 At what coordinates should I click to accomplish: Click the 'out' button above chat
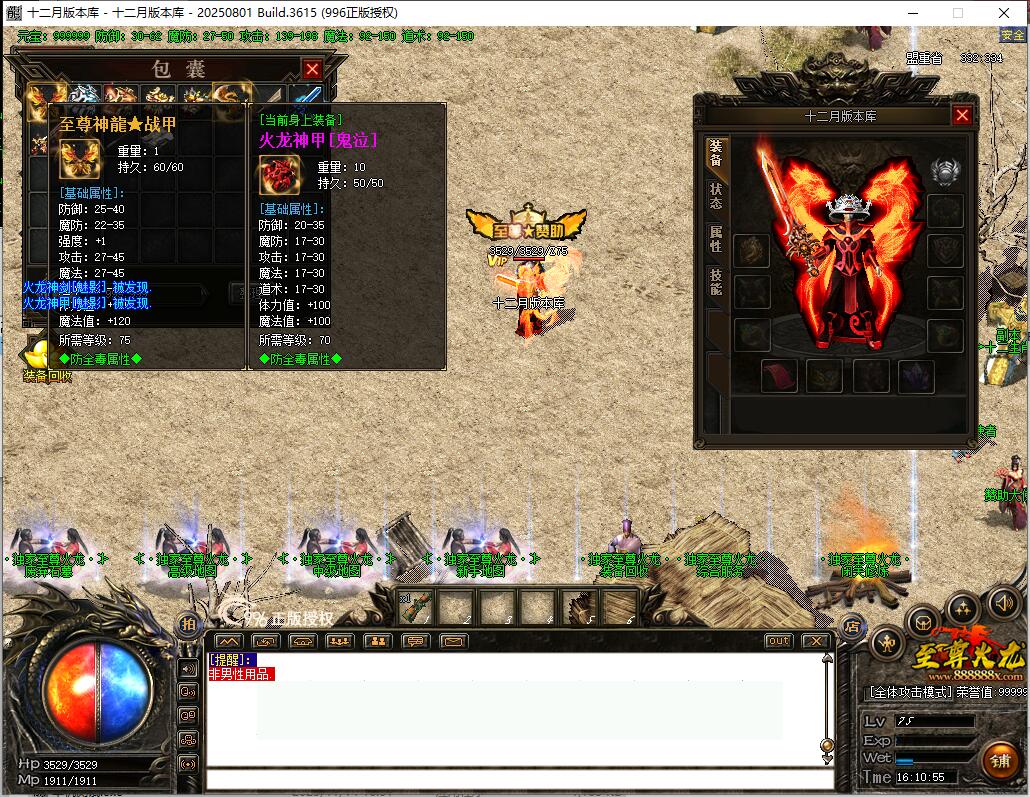tap(778, 641)
